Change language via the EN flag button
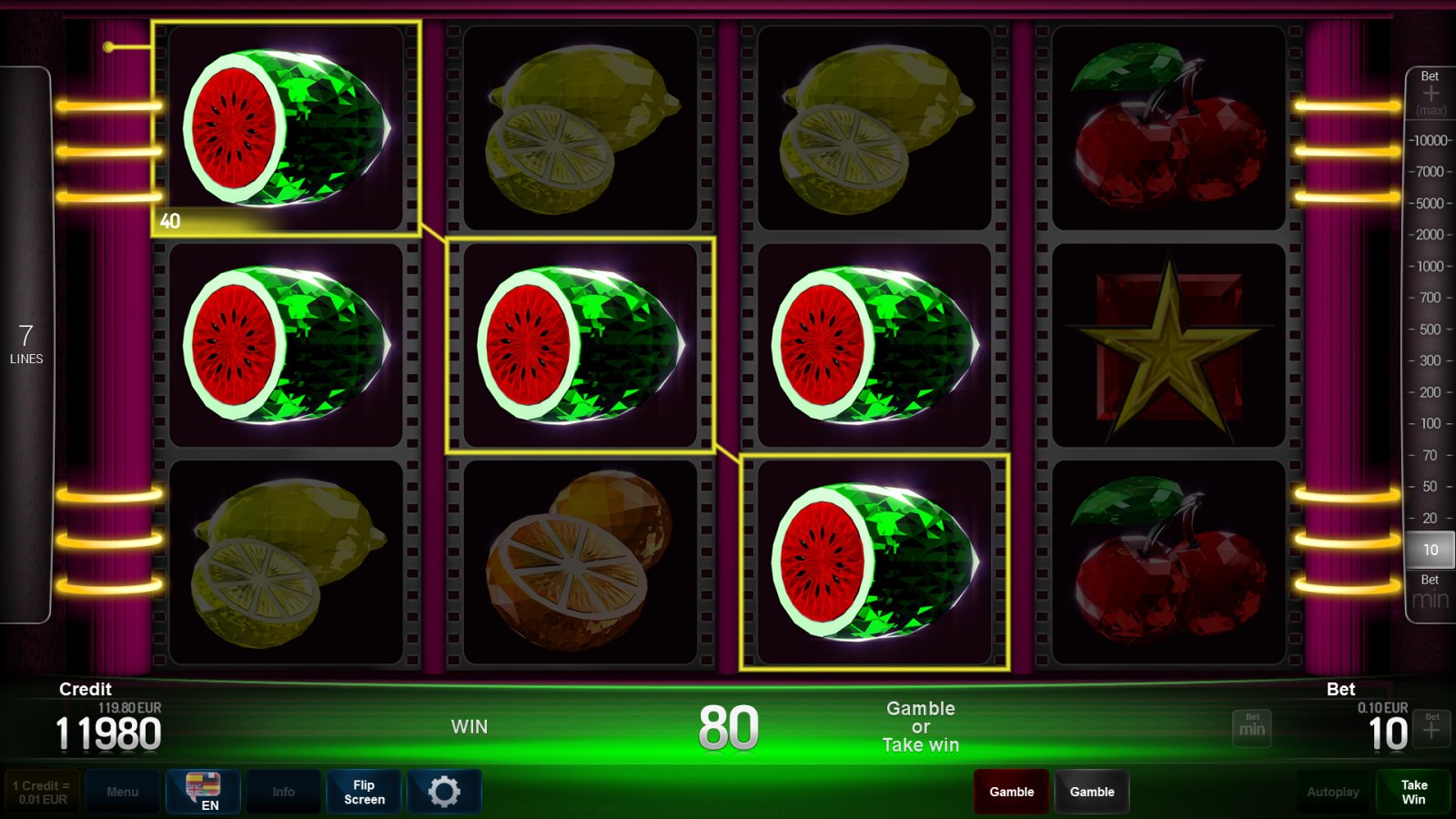Image resolution: width=1456 pixels, height=819 pixels. 203,792
